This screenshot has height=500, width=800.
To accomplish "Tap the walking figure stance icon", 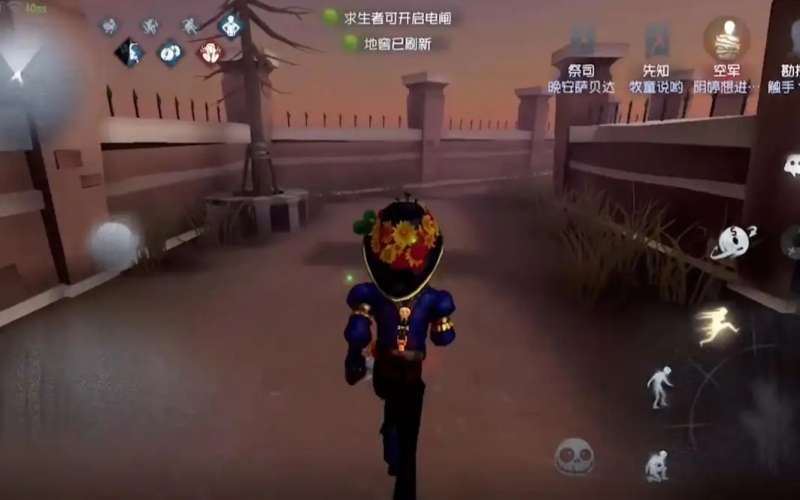I will (659, 385).
